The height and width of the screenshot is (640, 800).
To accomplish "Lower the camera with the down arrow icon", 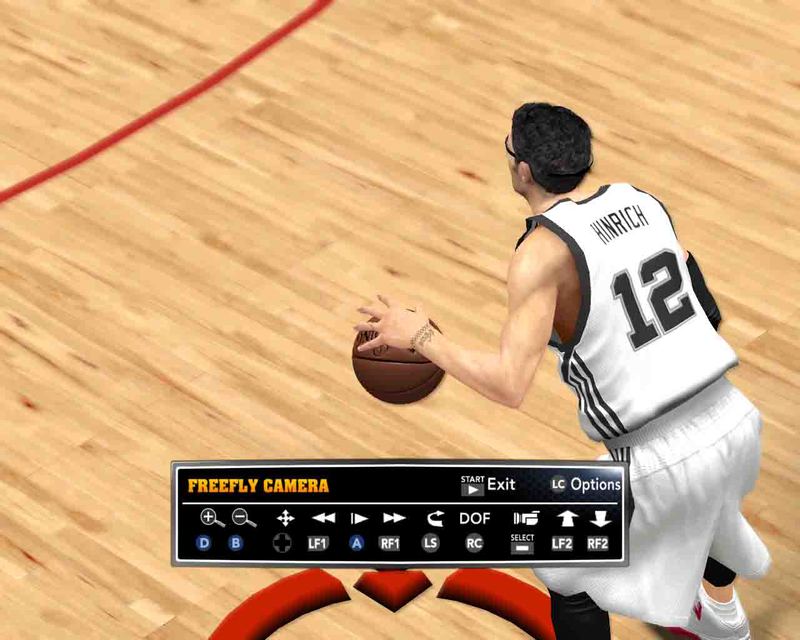I will [599, 518].
